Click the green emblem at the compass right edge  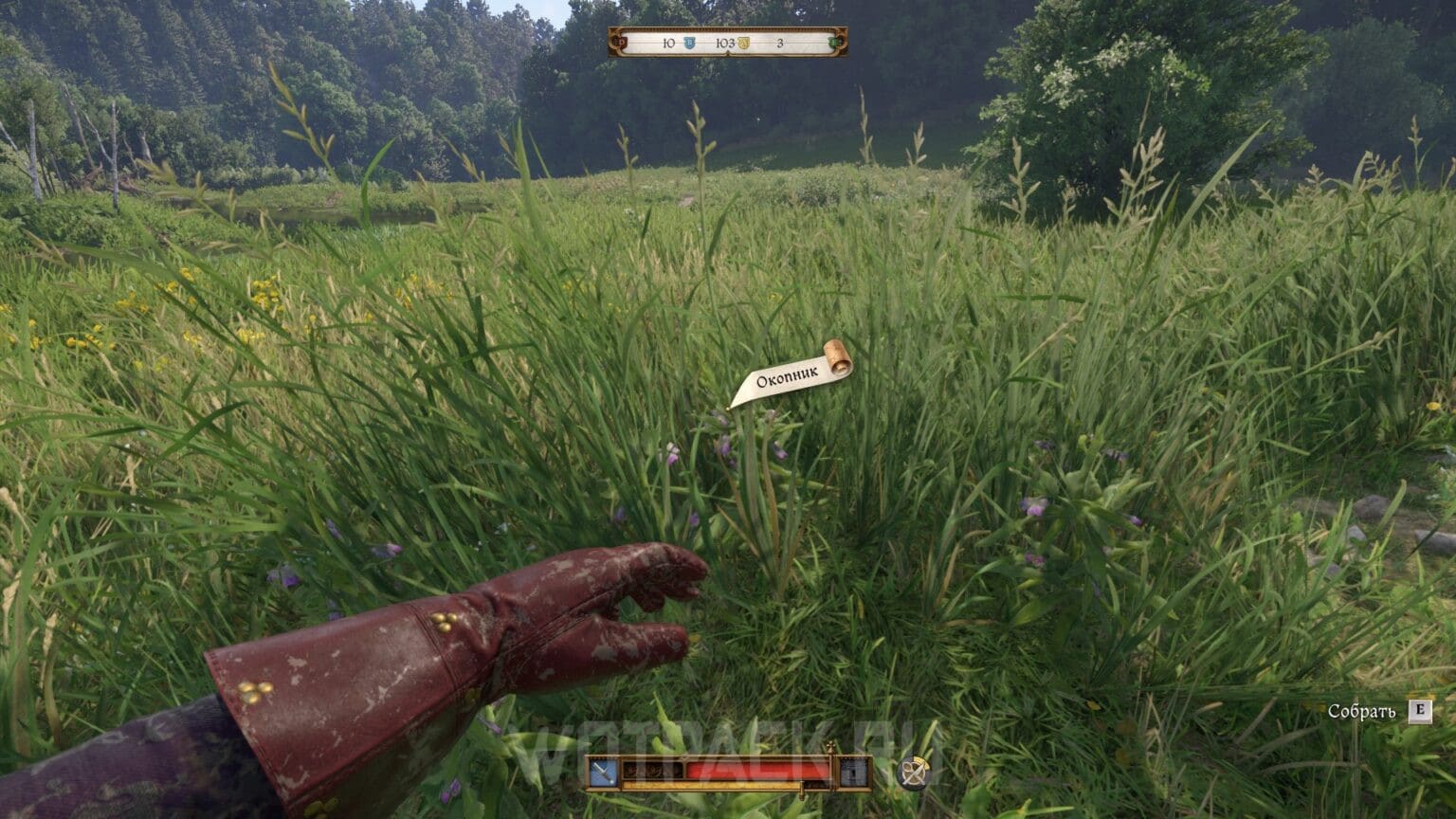pos(834,42)
